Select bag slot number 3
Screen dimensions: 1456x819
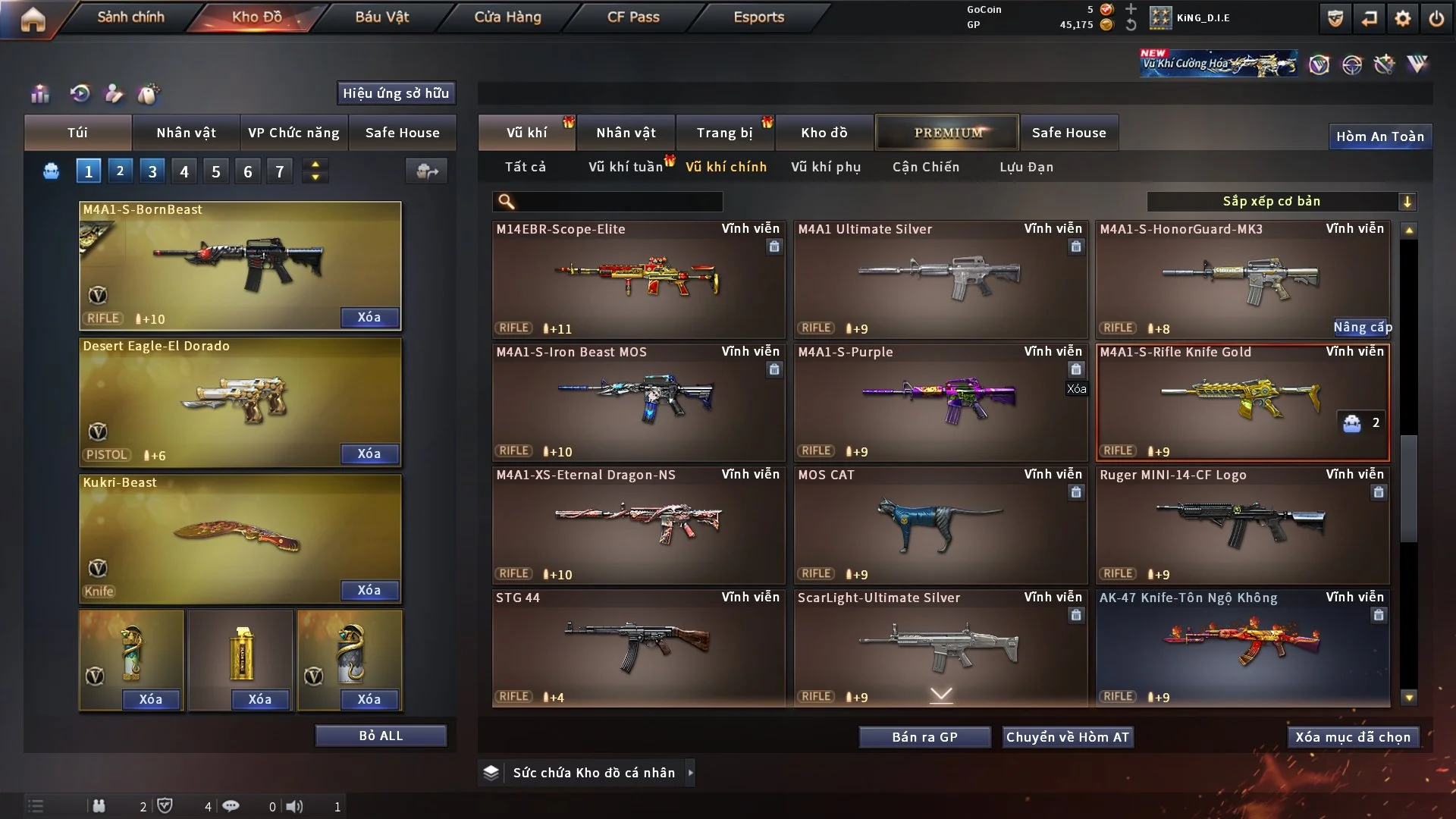tap(152, 171)
